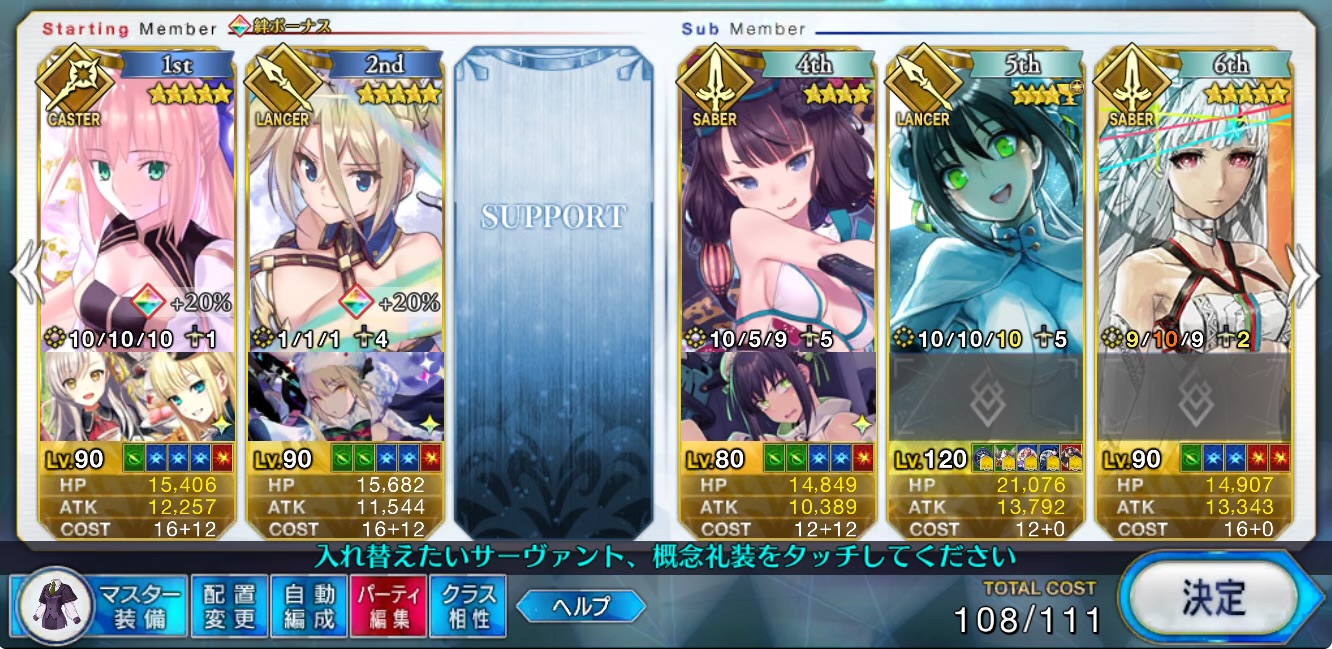Equip a craft essence on the 5th servant
The image size is (1332, 649).
click(986, 396)
